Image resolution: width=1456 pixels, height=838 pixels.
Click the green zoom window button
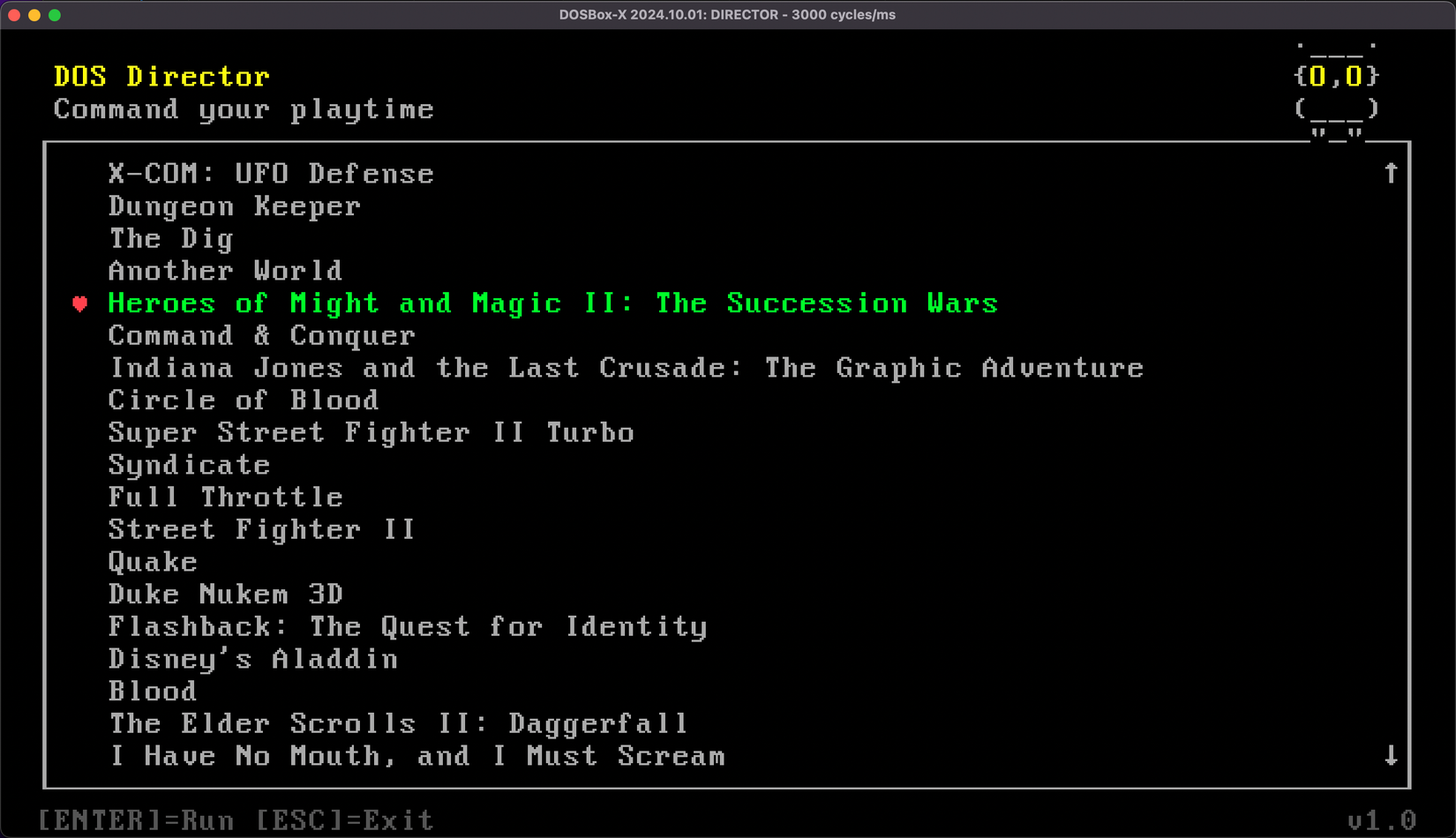(54, 14)
